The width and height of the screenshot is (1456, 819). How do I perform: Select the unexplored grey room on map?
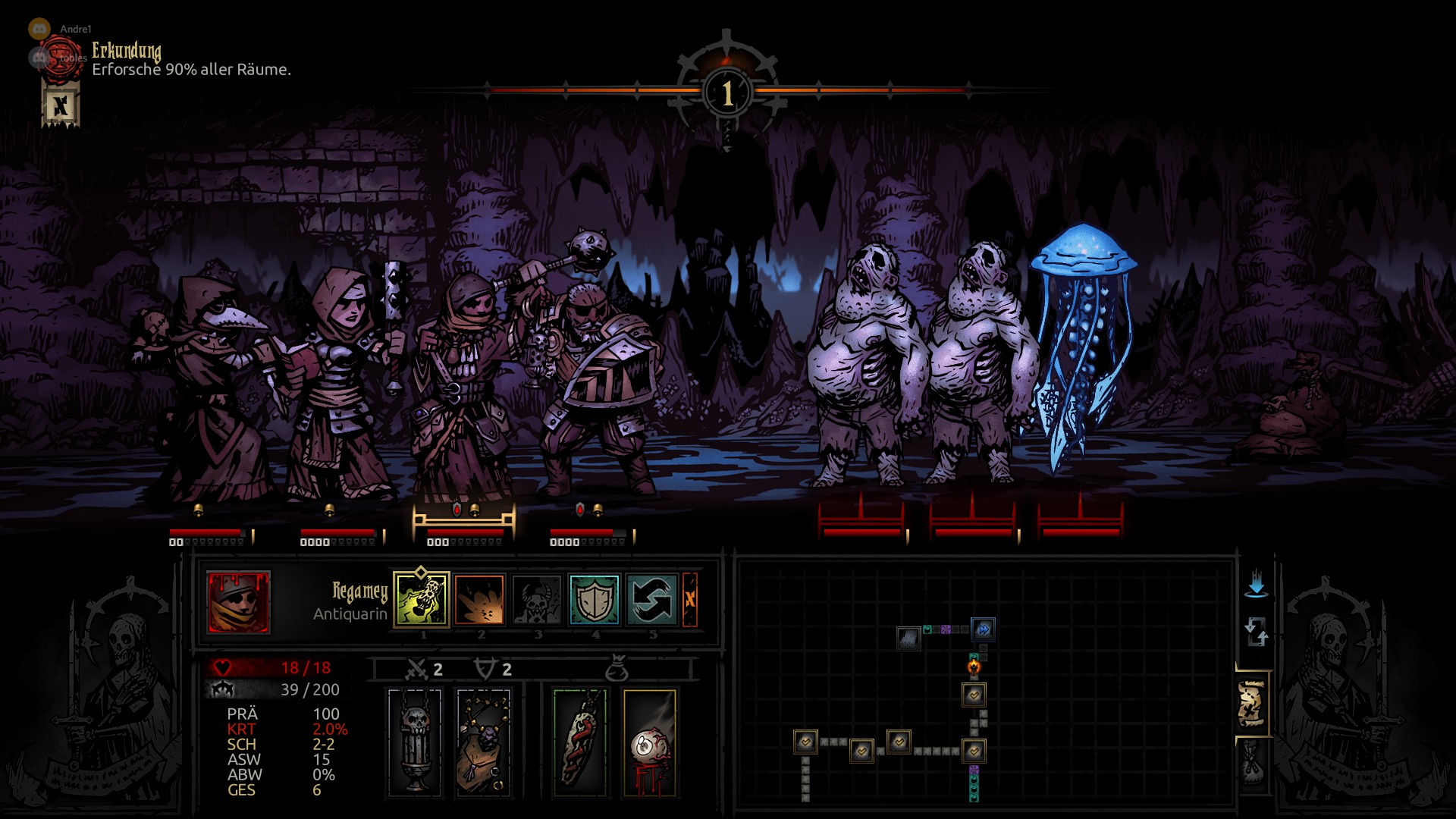908,639
